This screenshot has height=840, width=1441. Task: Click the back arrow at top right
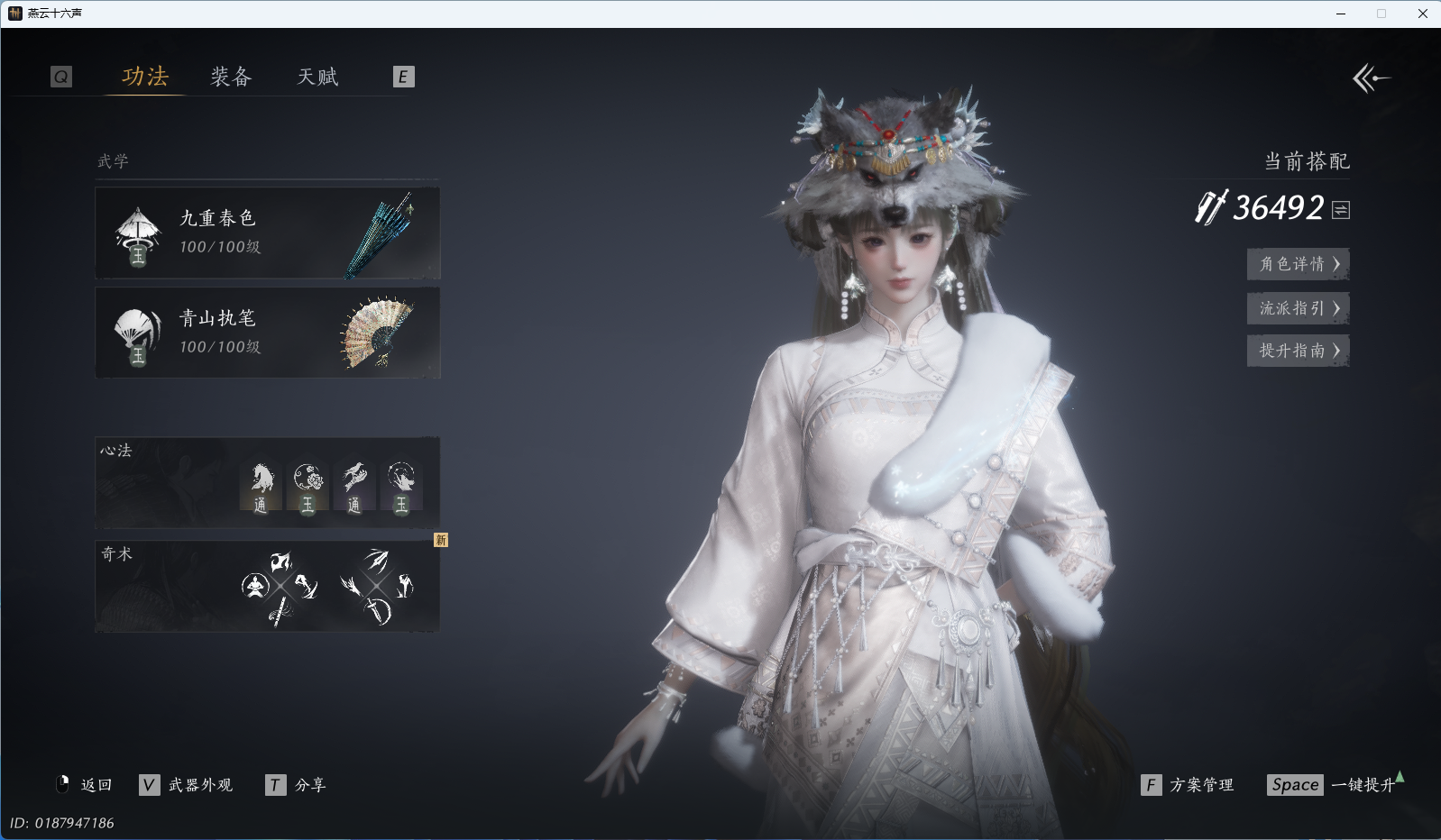pyautogui.click(x=1371, y=78)
